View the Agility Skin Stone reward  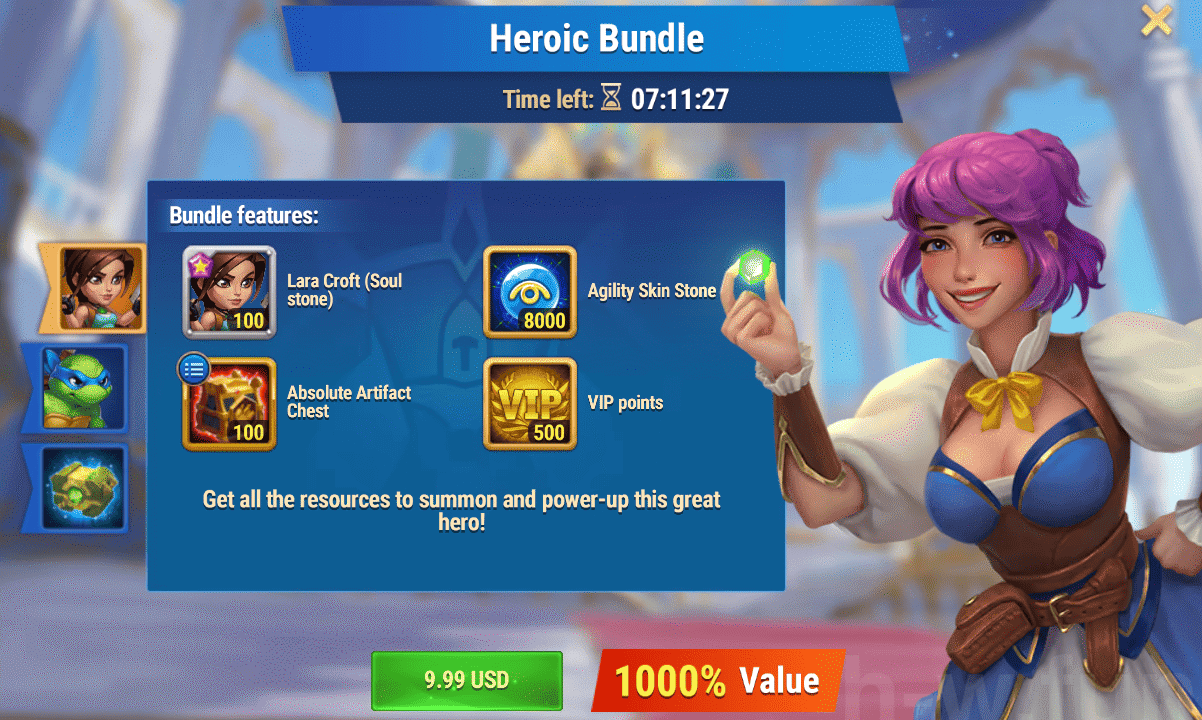pyautogui.click(x=530, y=292)
